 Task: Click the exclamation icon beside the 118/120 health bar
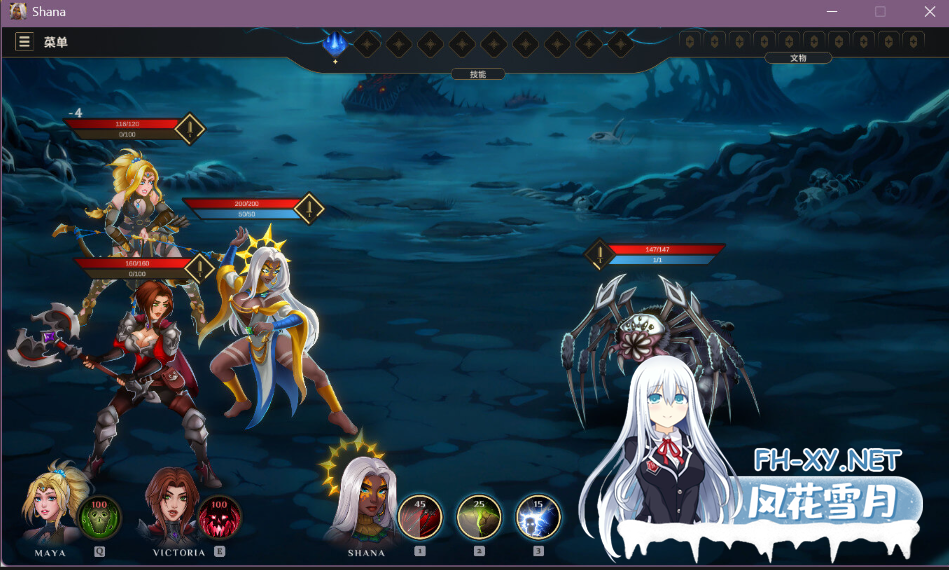(190, 129)
